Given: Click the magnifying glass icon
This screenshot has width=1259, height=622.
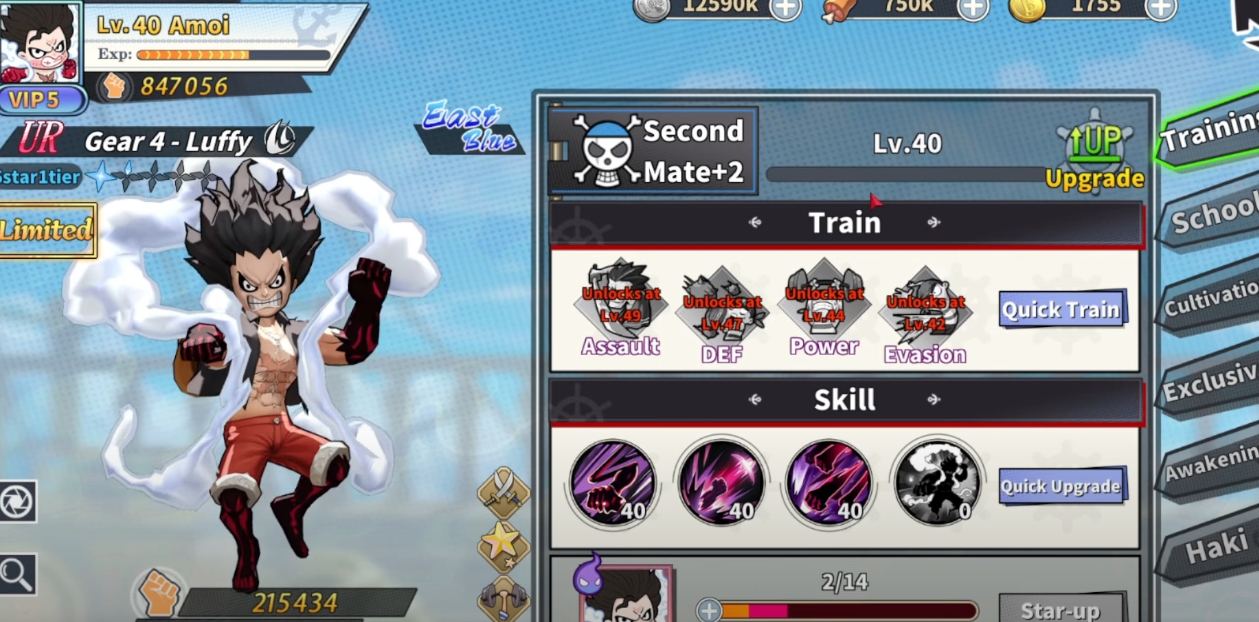Looking at the screenshot, I should click(x=17, y=574).
